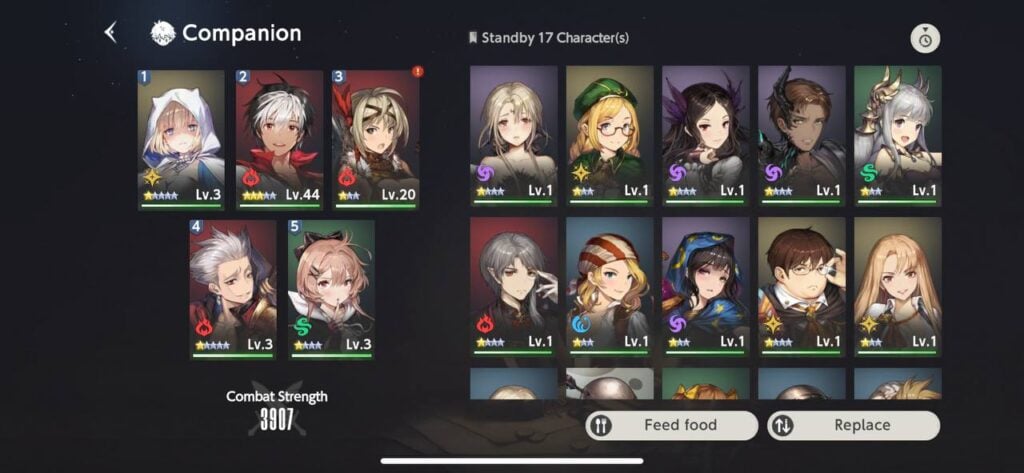Choose the horned silver-haired standby character
This screenshot has width=1024, height=473.
coord(897,134)
